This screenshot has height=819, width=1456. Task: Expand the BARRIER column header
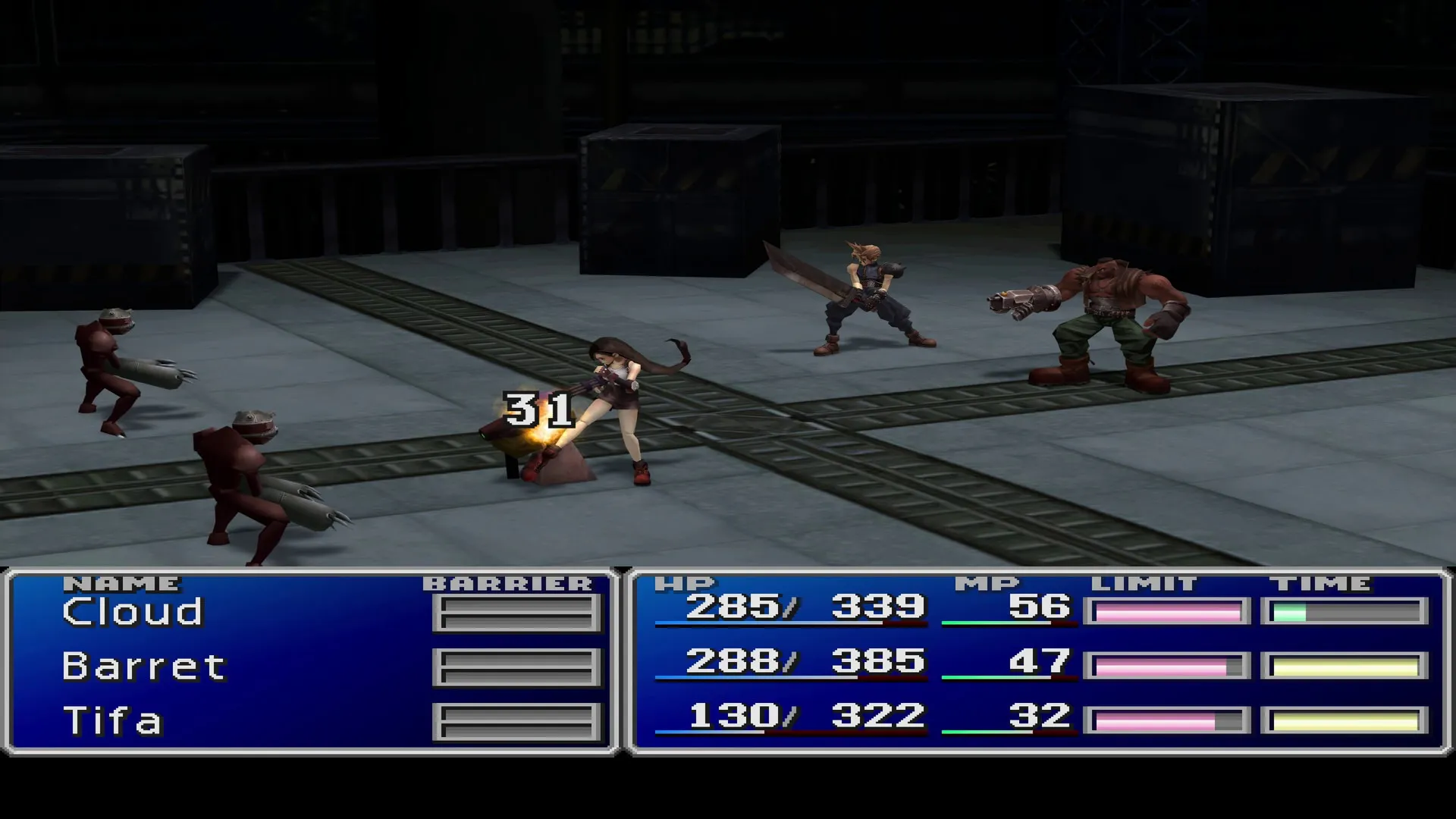508,582
